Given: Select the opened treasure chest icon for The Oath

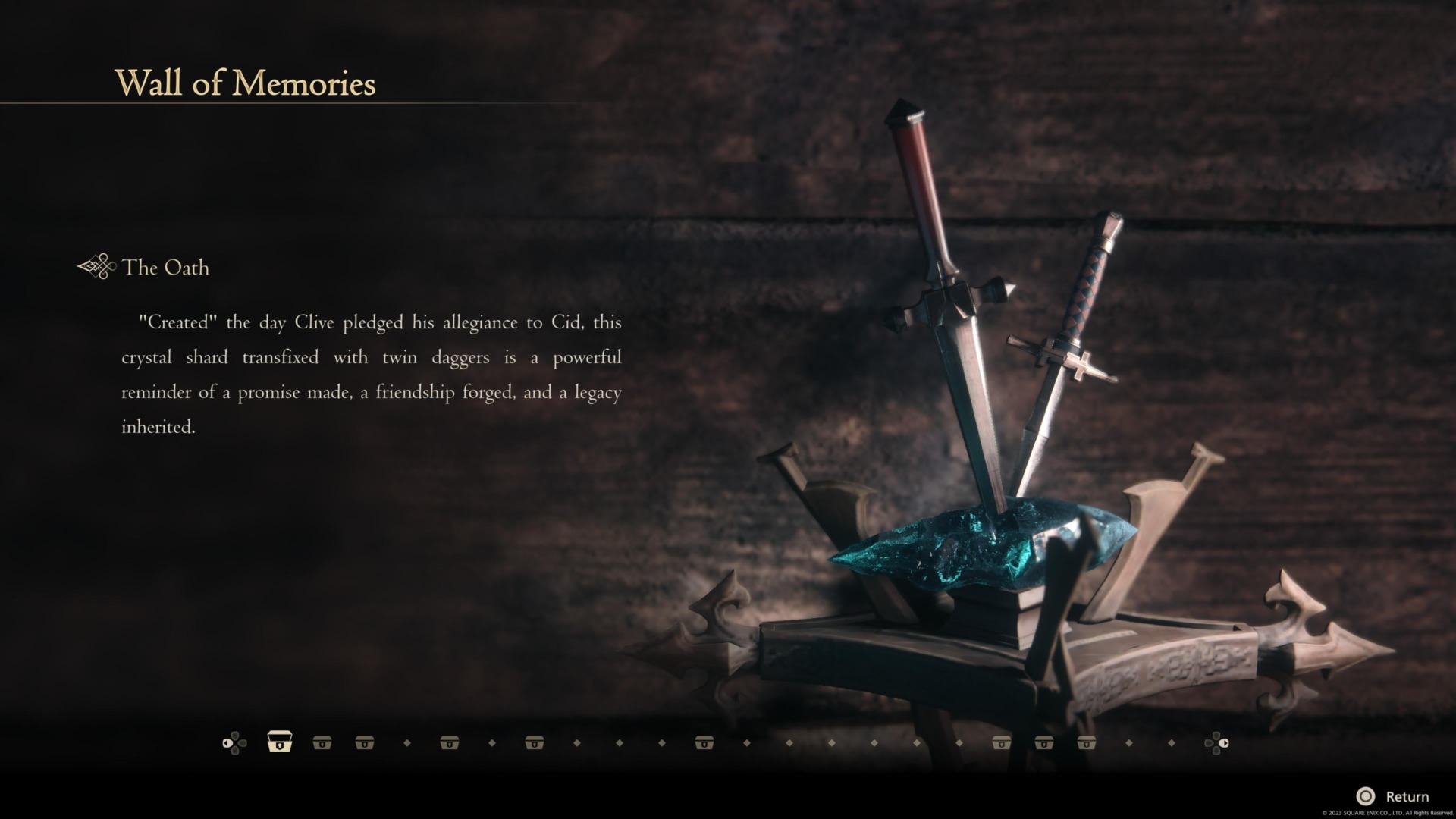Looking at the screenshot, I should click(x=280, y=742).
